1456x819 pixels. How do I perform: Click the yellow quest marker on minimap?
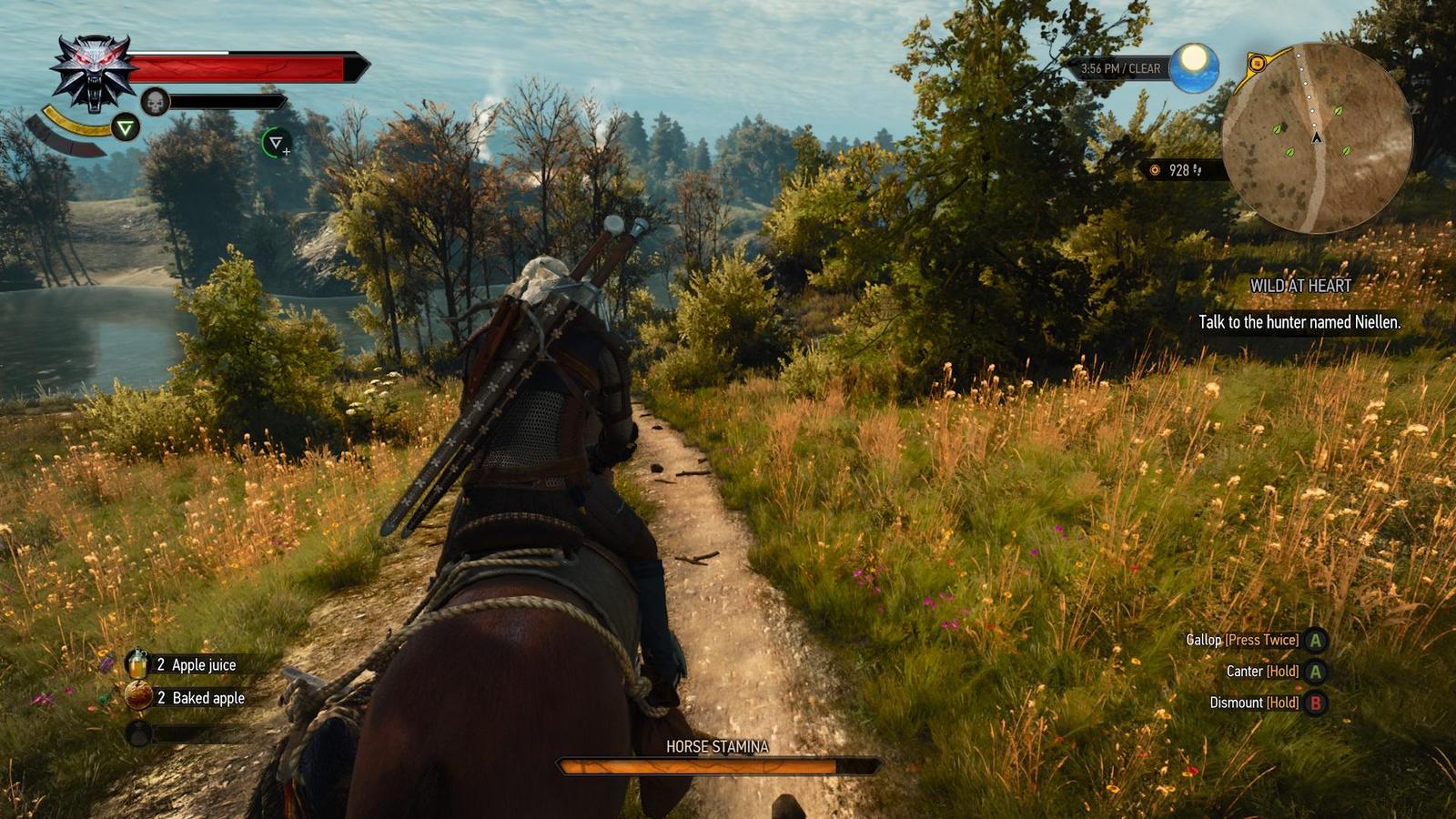point(1258,64)
